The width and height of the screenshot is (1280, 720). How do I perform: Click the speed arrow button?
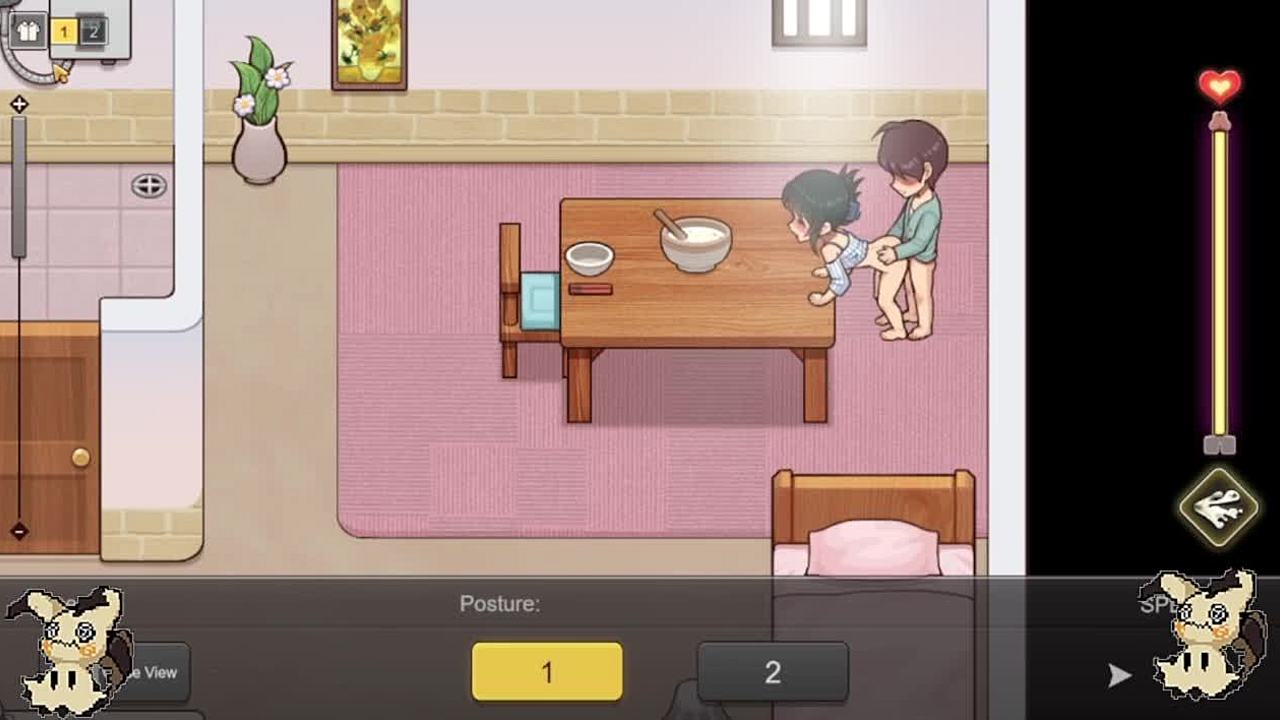pos(1119,675)
